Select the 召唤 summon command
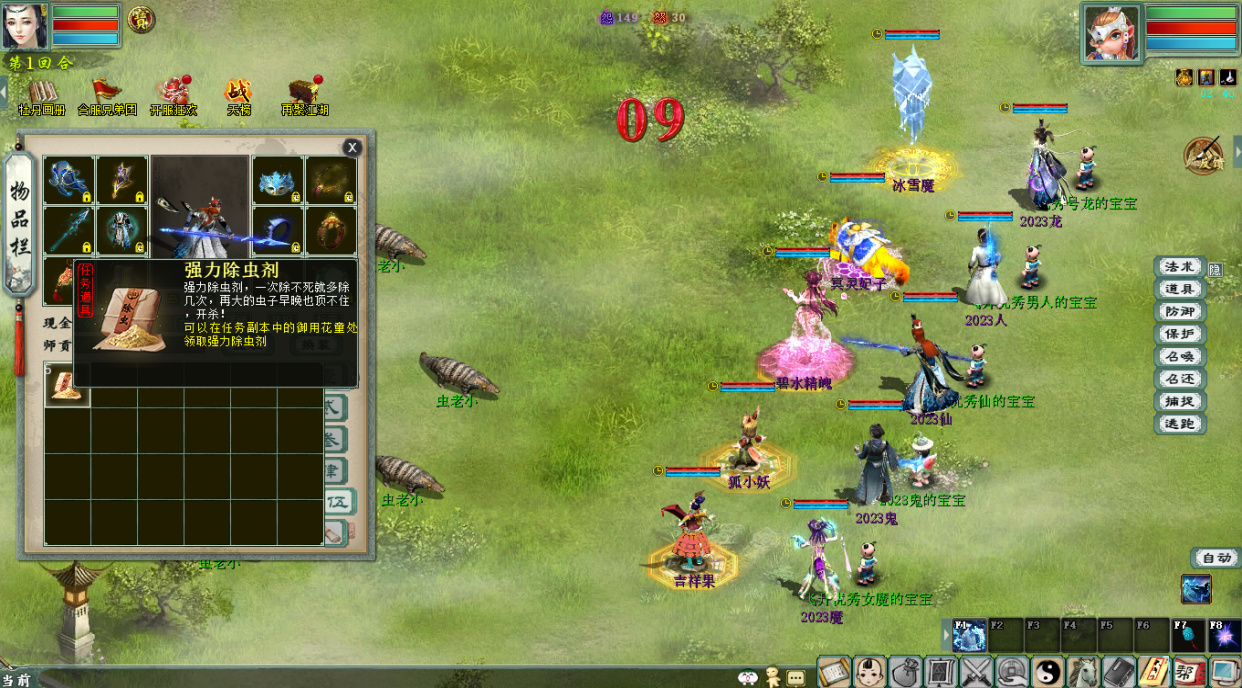The image size is (1242, 688). tap(1179, 357)
